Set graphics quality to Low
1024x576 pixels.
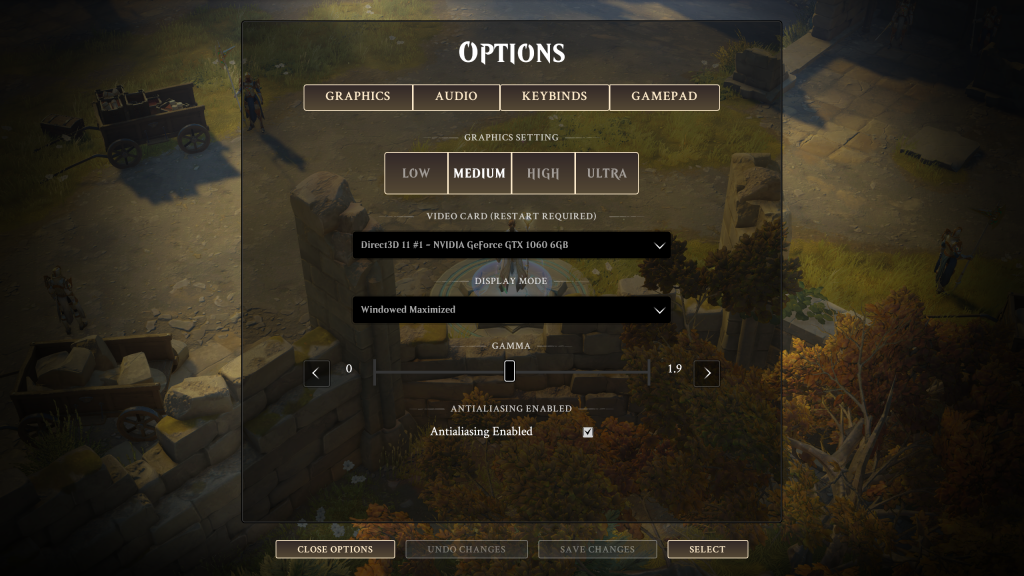(x=416, y=173)
